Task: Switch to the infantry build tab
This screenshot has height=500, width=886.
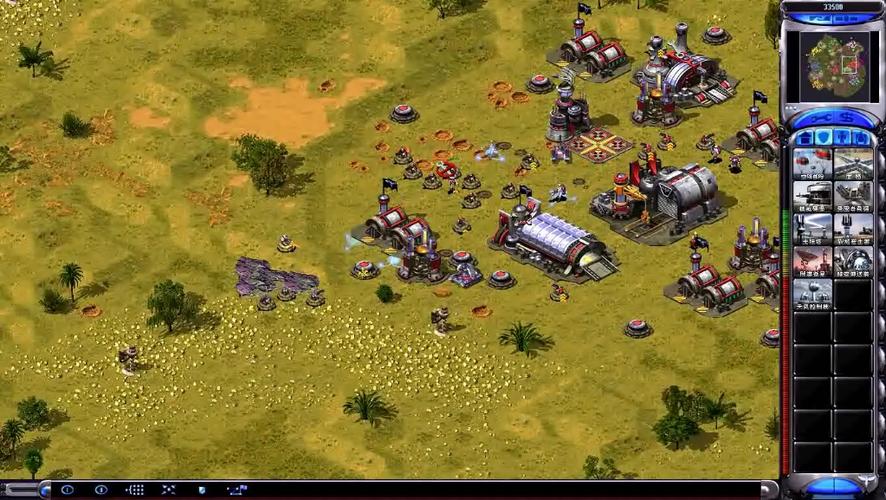Action: tap(841, 138)
